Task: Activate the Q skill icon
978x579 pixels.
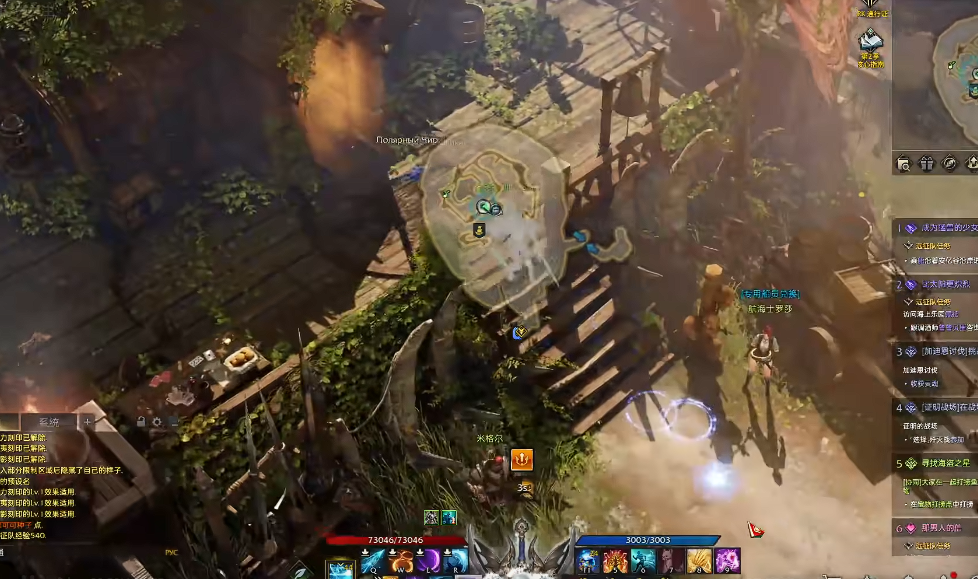Action: [372, 561]
